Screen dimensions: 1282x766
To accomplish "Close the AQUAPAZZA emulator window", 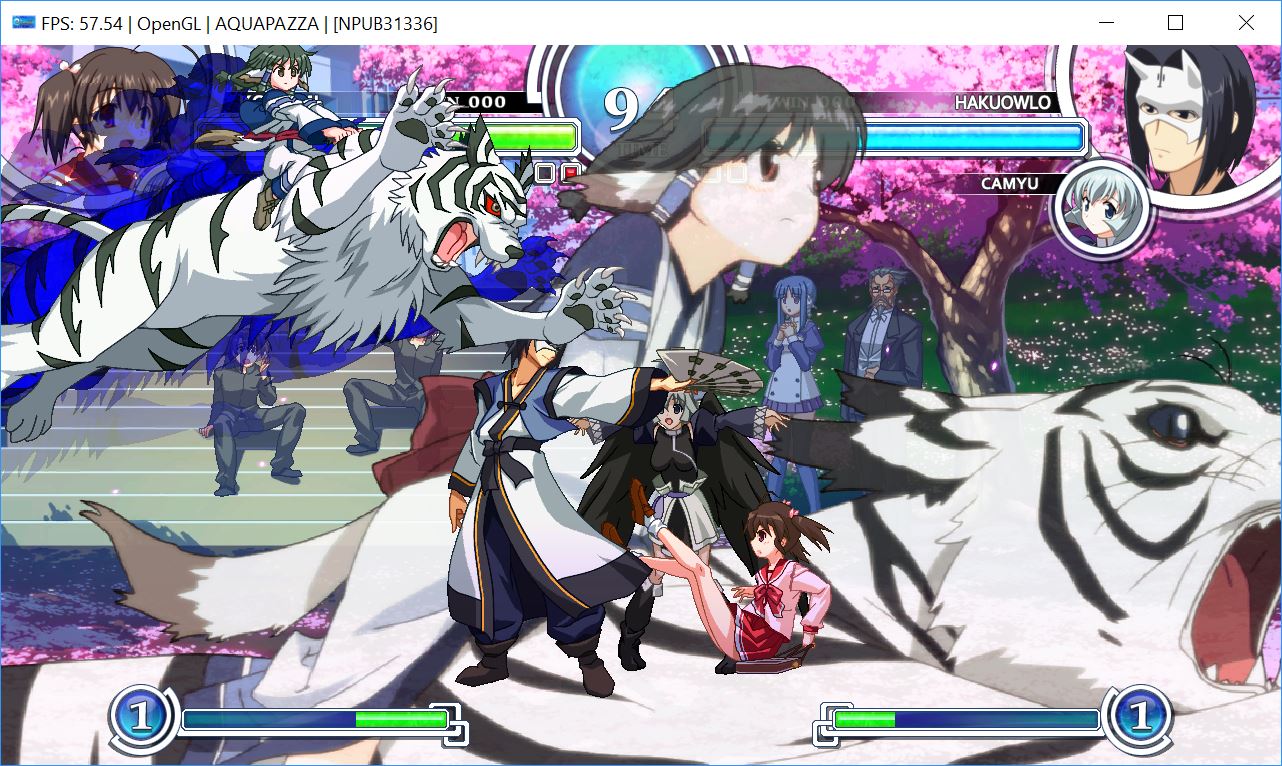I will 1246,23.
